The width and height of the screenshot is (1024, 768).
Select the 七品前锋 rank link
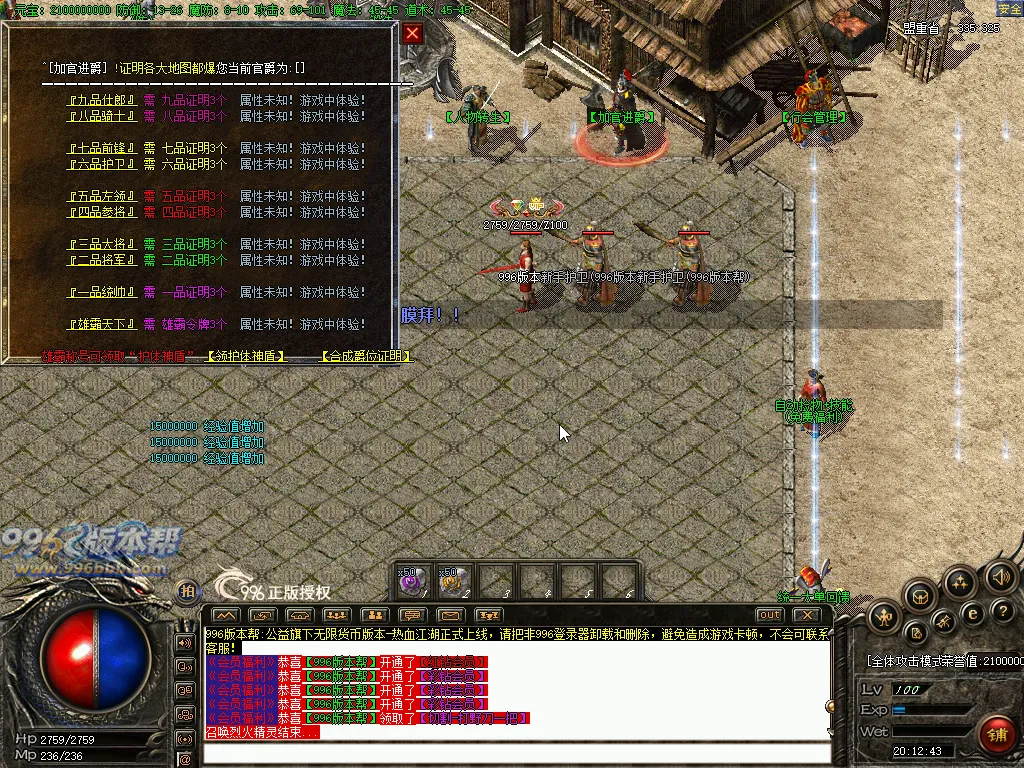coord(101,148)
